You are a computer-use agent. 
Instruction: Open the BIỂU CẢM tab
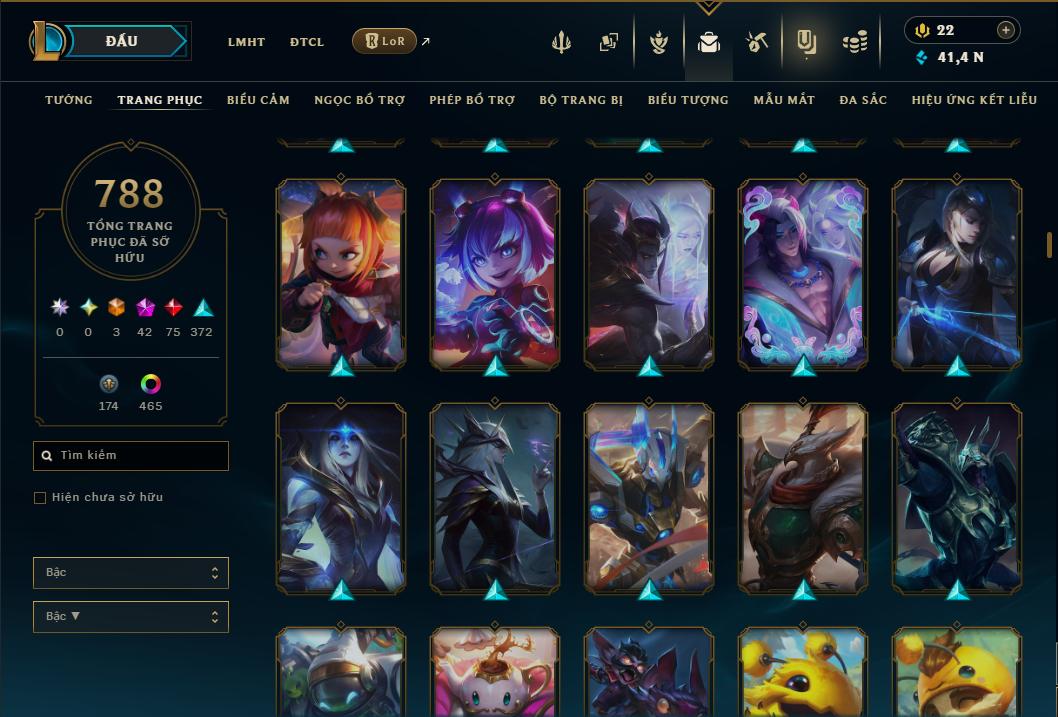(258, 100)
